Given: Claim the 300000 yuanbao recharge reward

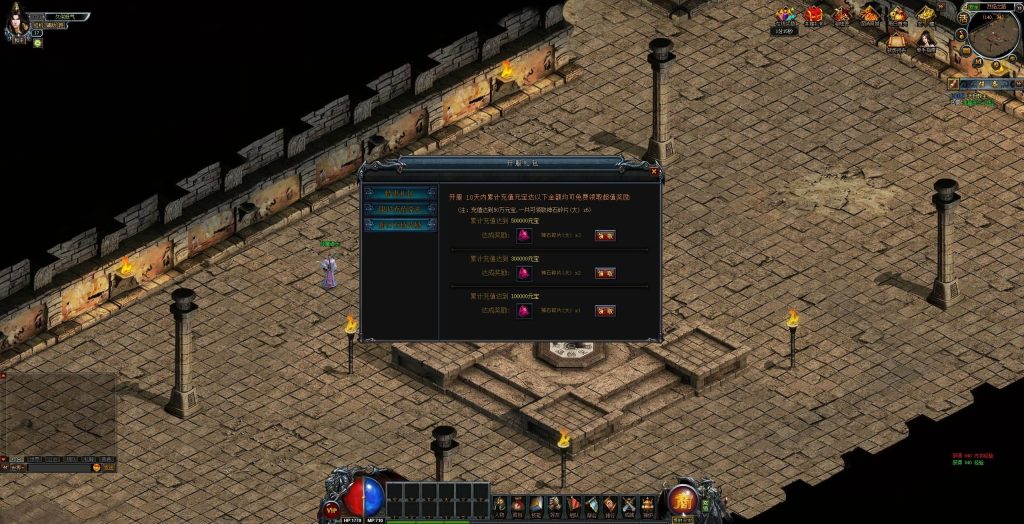Looking at the screenshot, I should tap(605, 272).
